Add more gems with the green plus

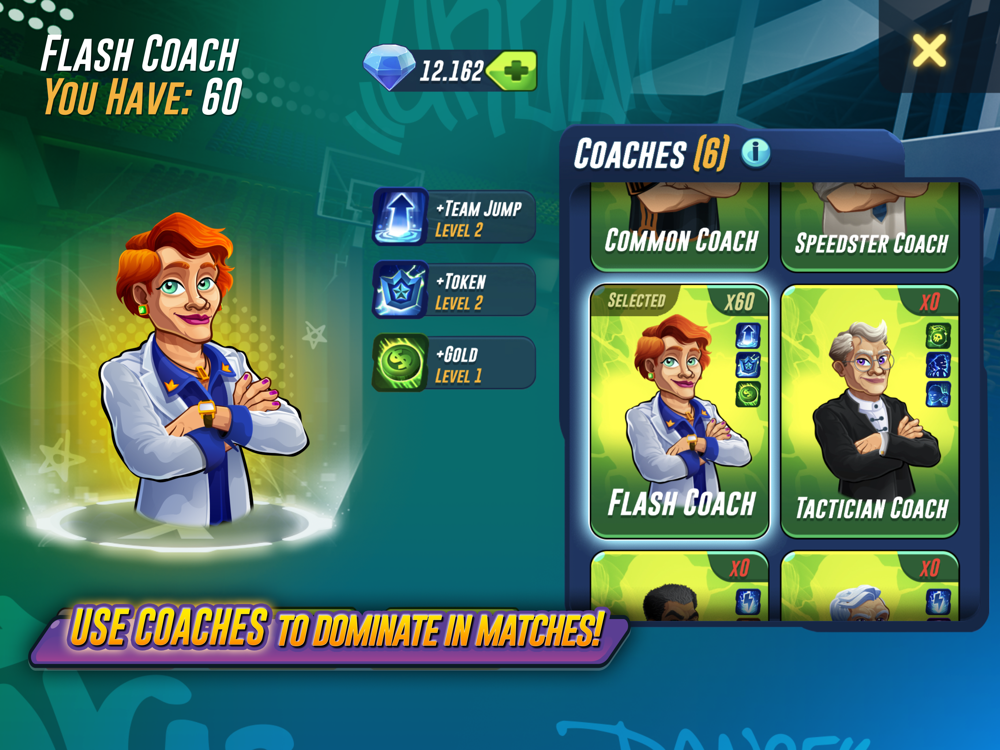(517, 71)
